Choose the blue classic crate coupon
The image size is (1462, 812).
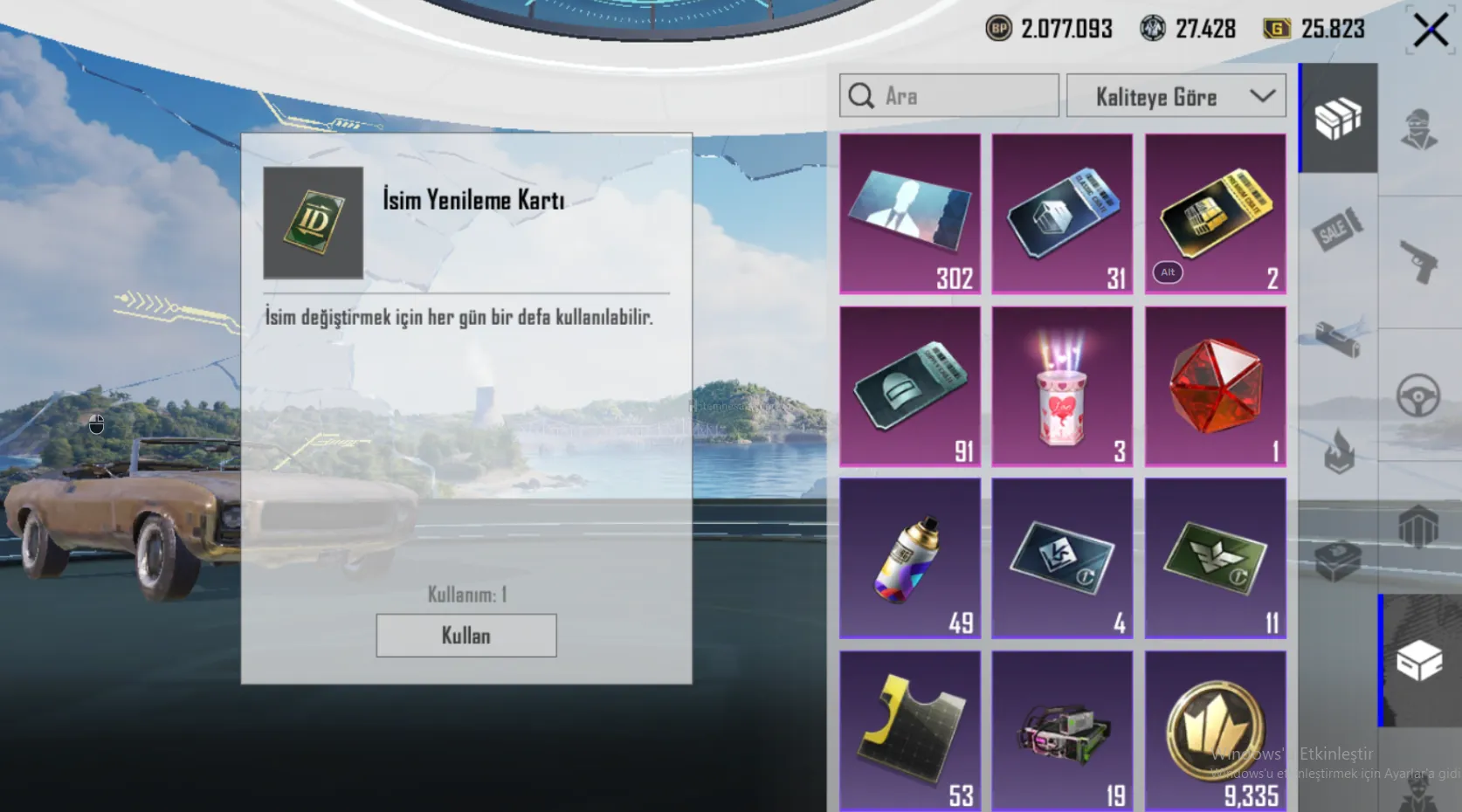(1062, 213)
